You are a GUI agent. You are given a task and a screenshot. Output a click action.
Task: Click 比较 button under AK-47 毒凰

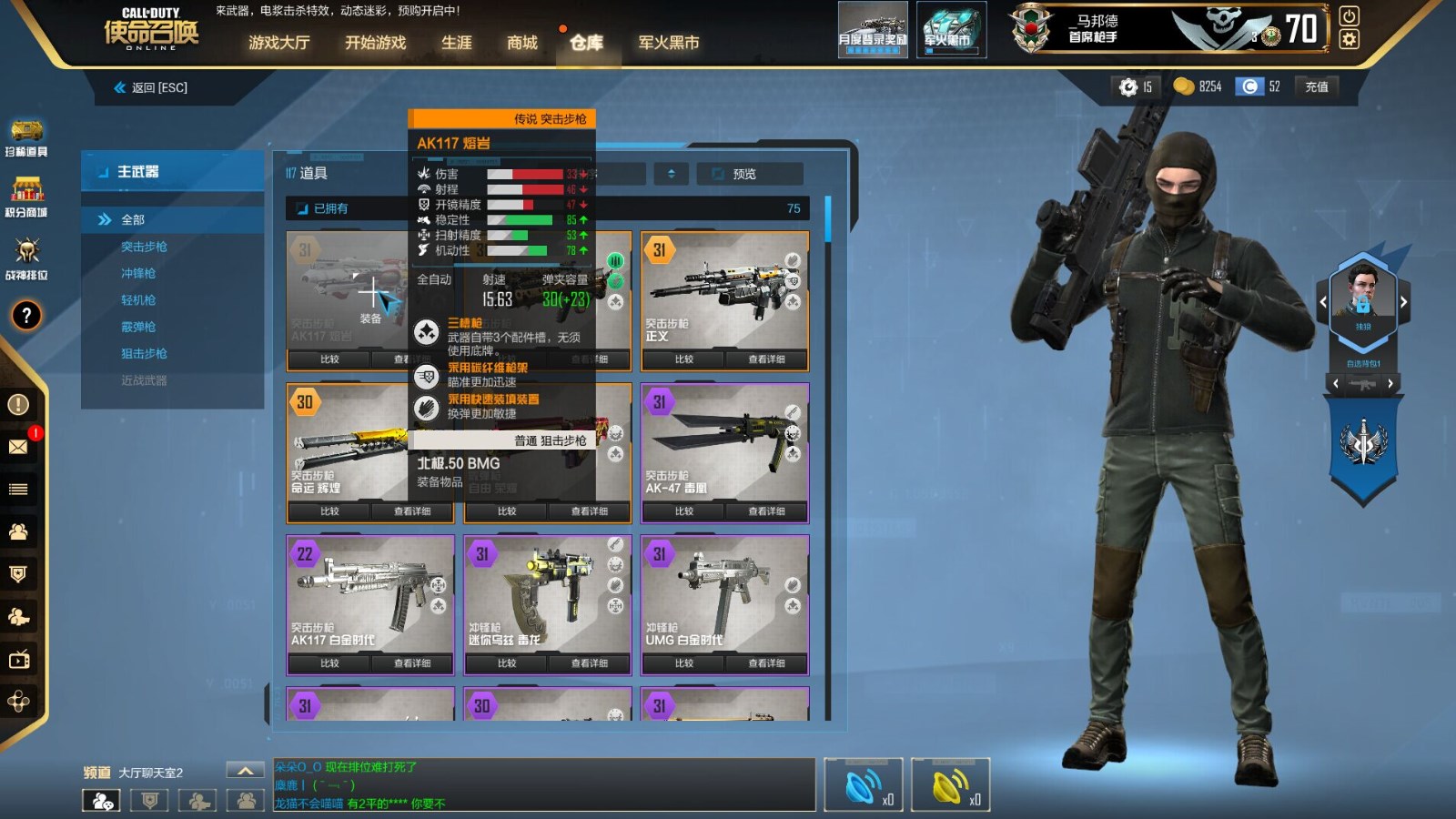pyautogui.click(x=684, y=511)
